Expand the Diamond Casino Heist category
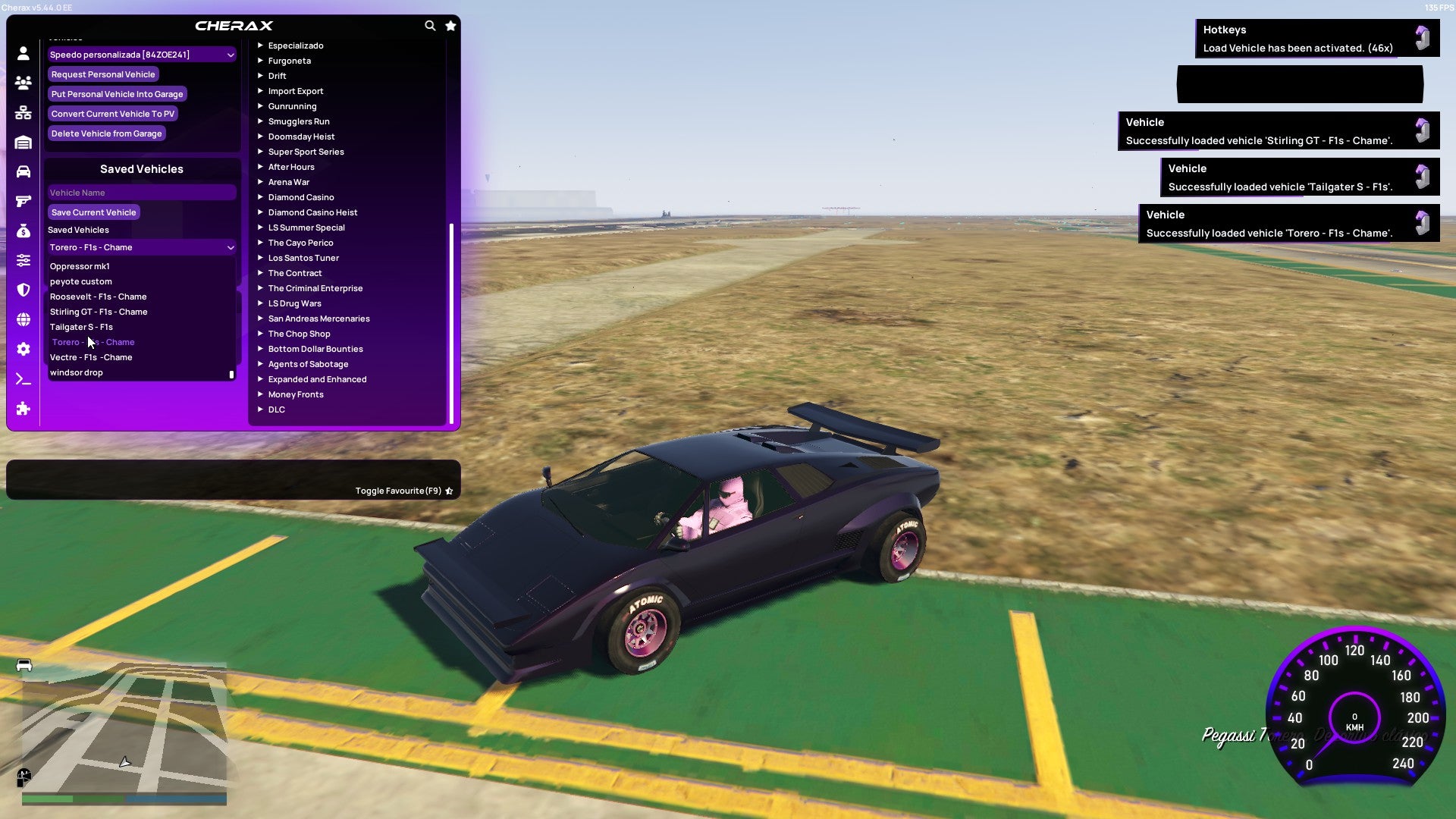1456x819 pixels. point(312,212)
